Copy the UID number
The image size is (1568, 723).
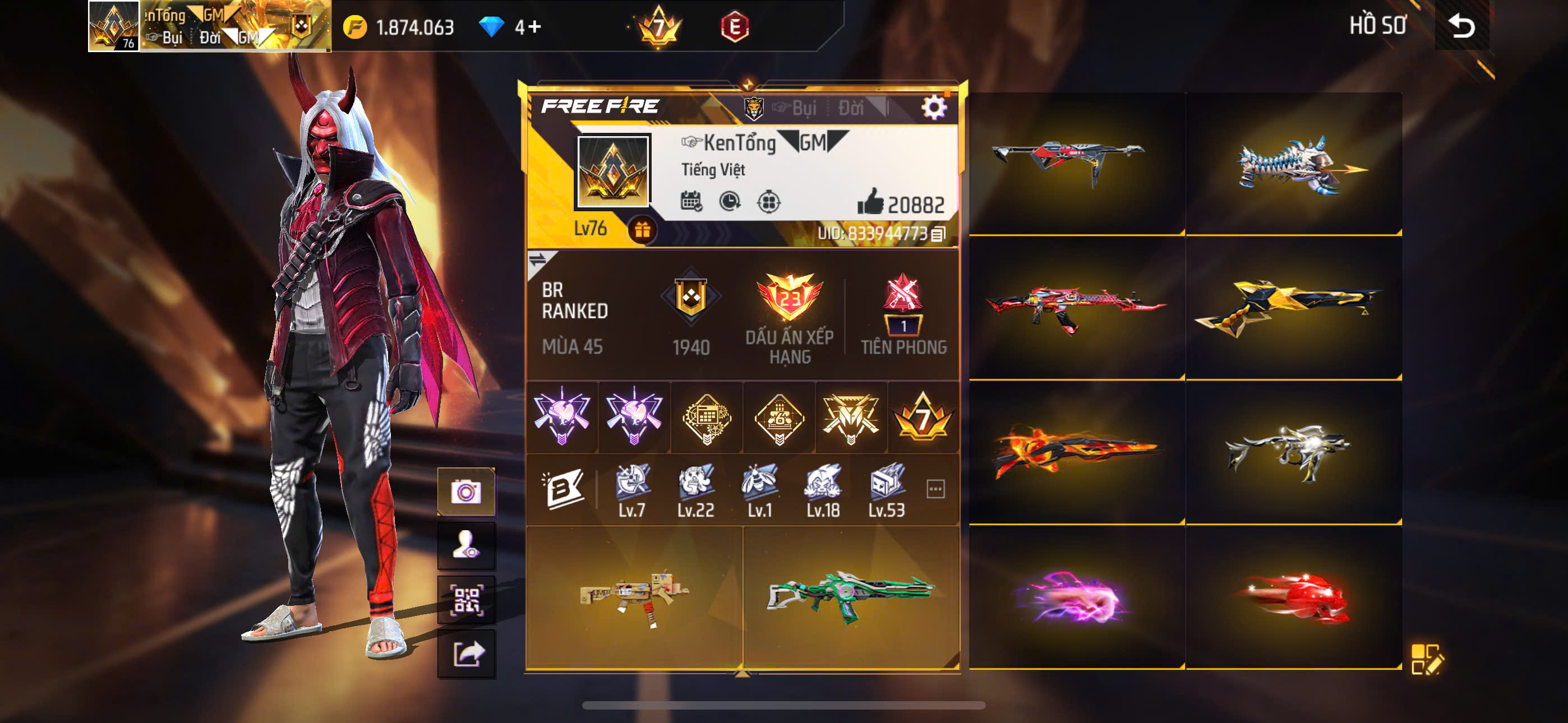(x=938, y=234)
